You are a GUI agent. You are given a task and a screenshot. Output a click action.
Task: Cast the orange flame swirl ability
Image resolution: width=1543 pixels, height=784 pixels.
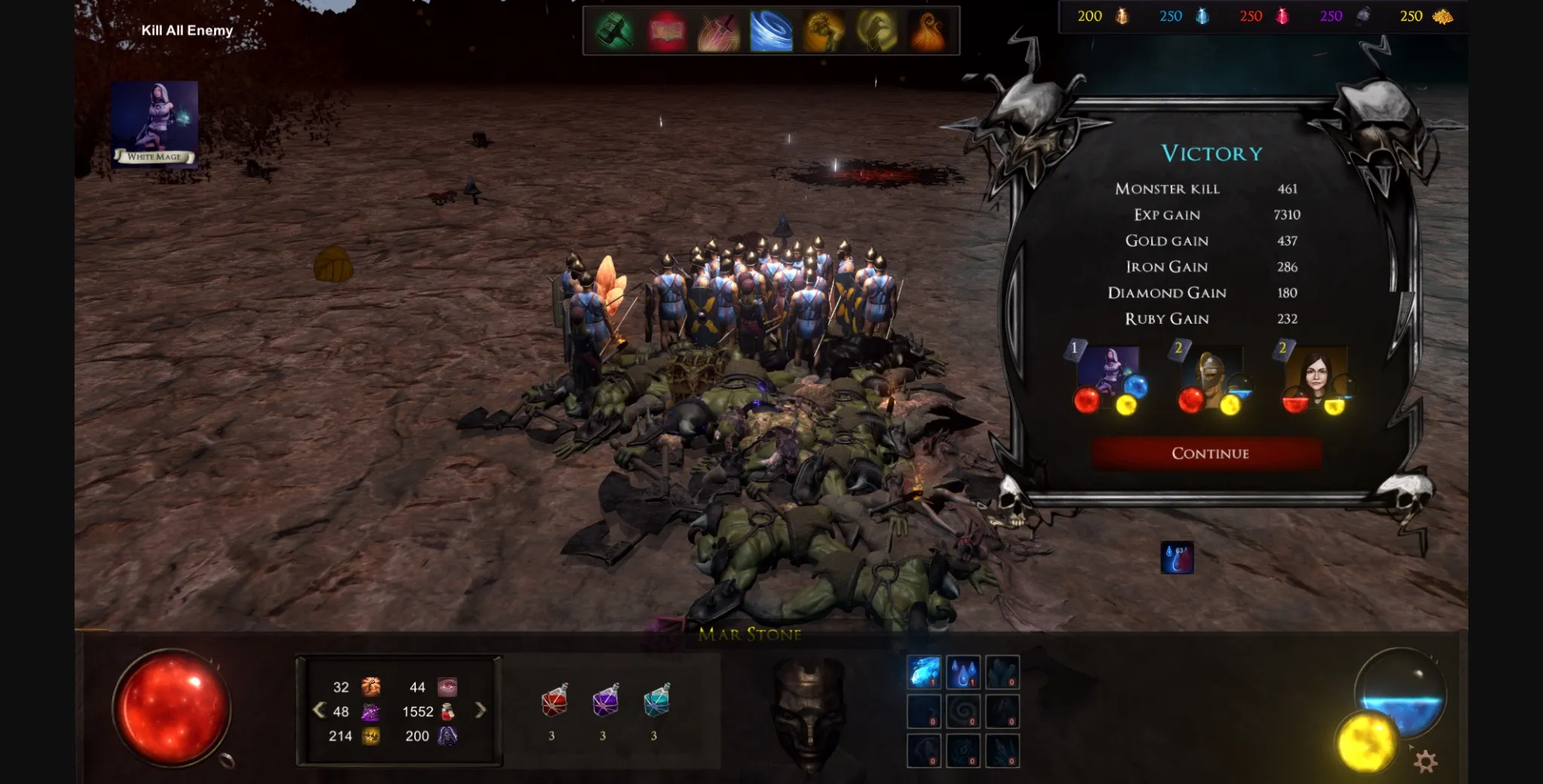coord(927,32)
